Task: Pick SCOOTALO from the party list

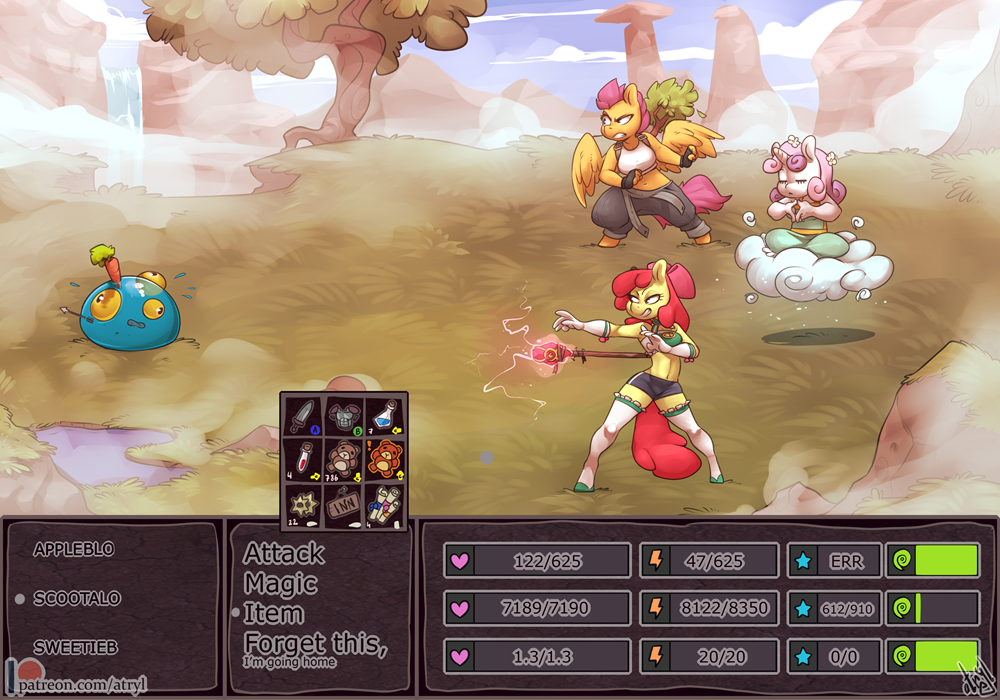Action: click(x=77, y=598)
